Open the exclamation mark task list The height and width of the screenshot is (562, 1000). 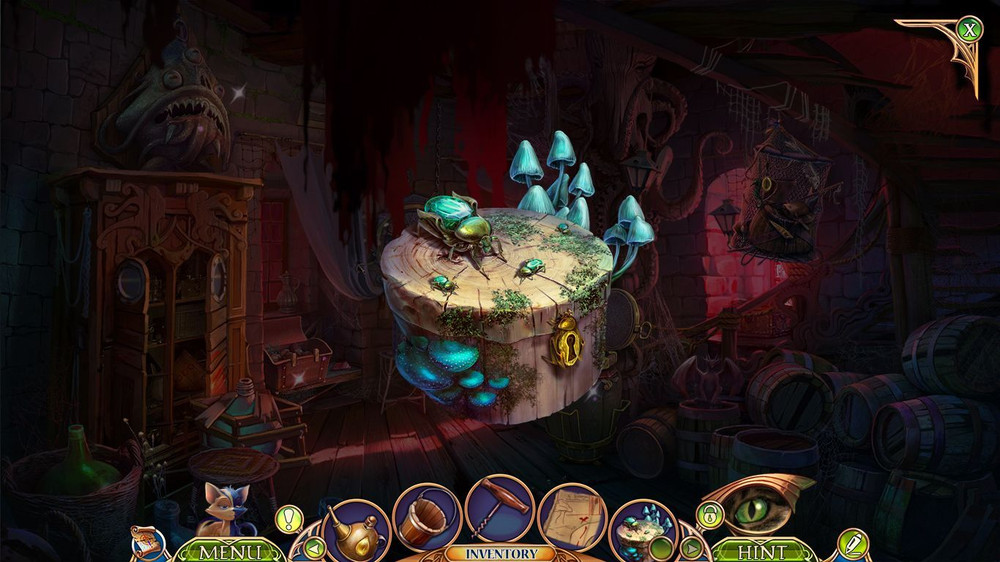tap(289, 519)
